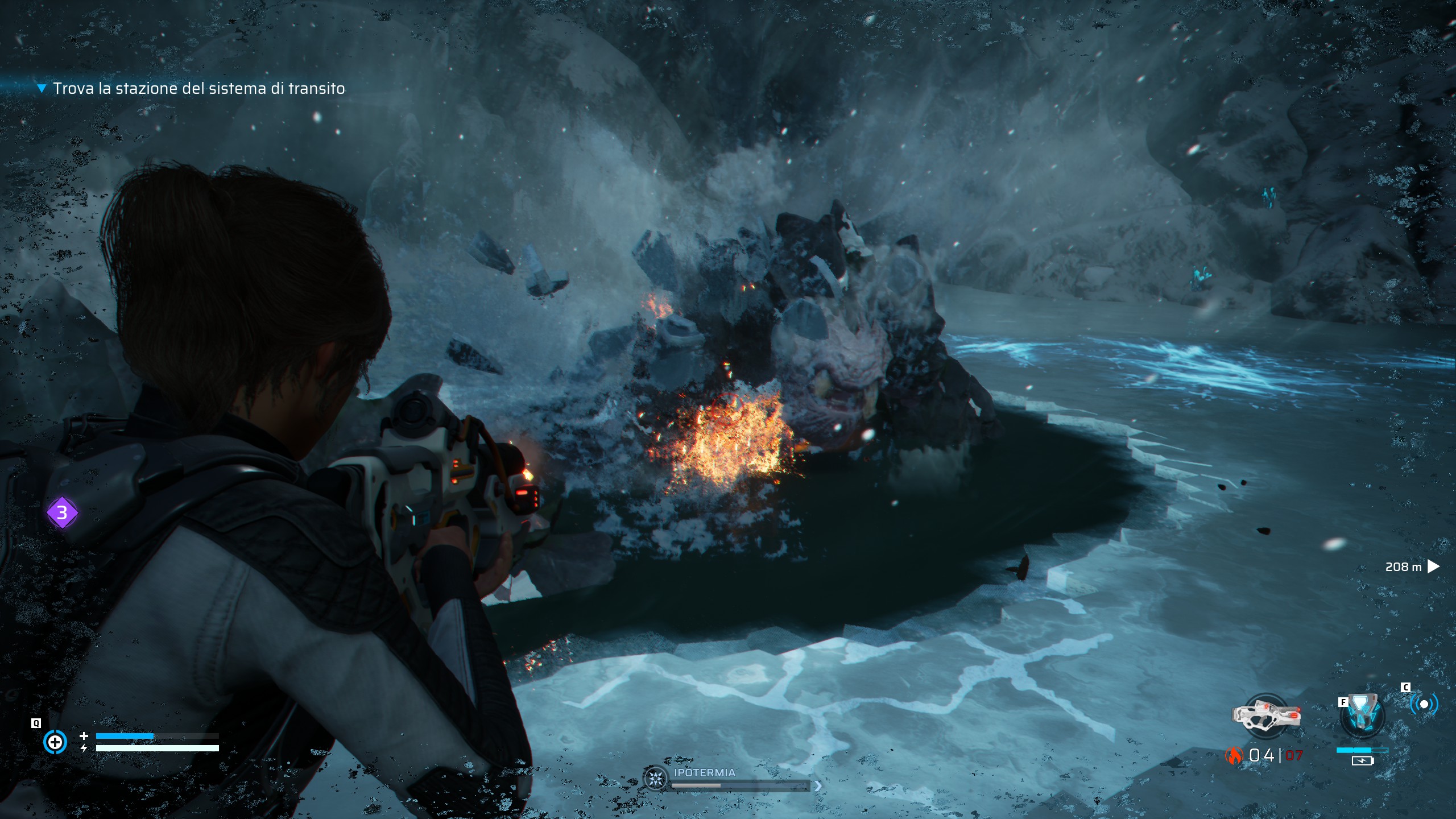Select the objective tracker about the transit station

click(x=198, y=89)
